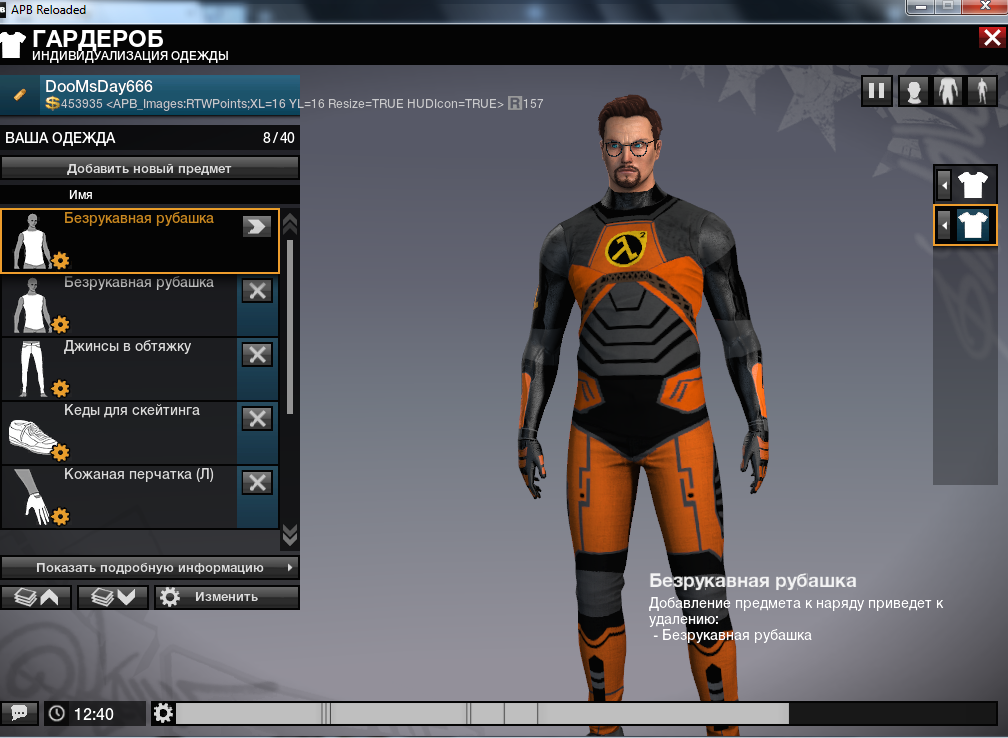
Task: Move the item layer down with stack-down button
Action: 112,597
